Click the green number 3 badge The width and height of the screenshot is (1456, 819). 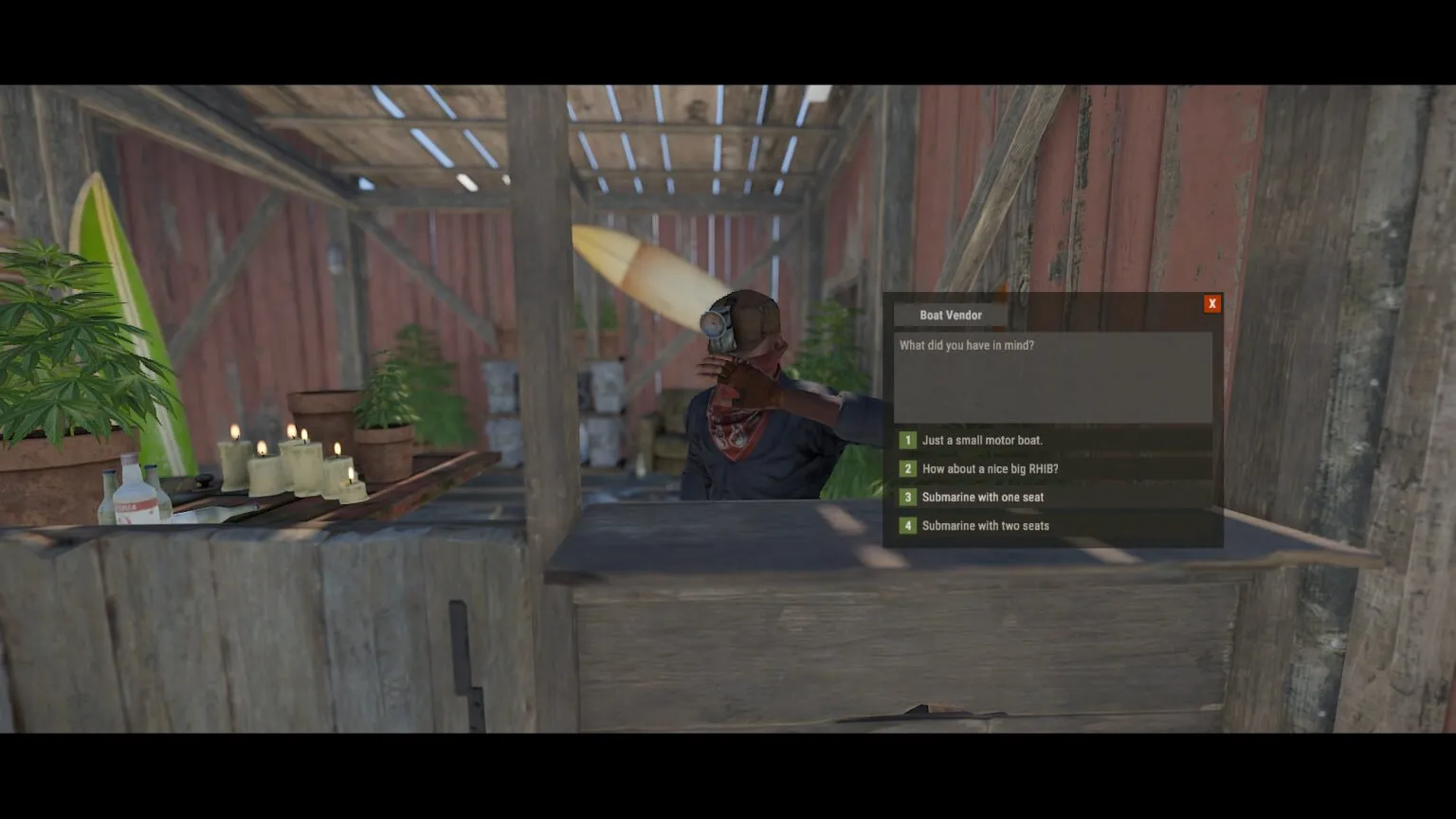pos(907,497)
